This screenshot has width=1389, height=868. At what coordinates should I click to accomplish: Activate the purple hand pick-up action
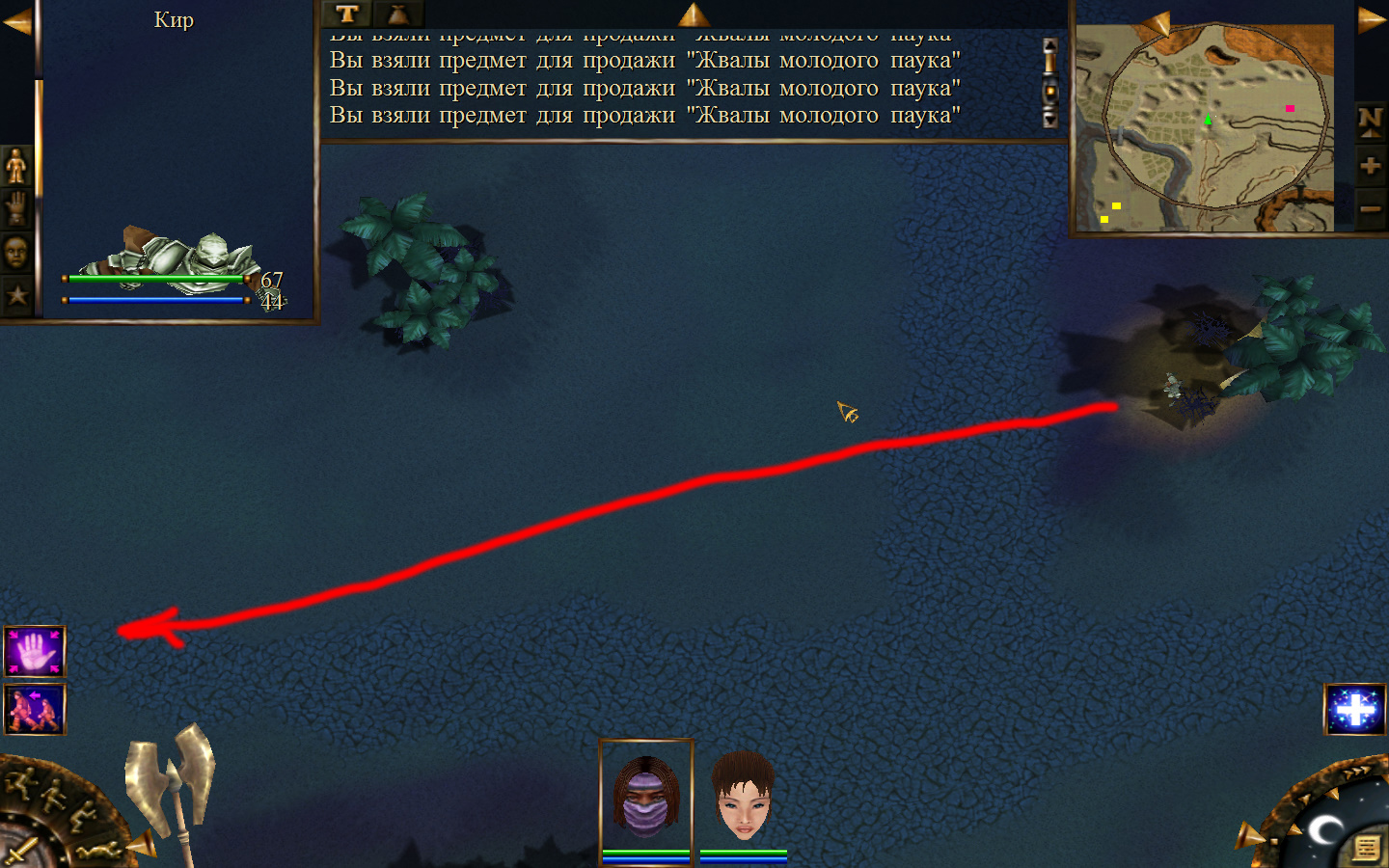click(35, 652)
